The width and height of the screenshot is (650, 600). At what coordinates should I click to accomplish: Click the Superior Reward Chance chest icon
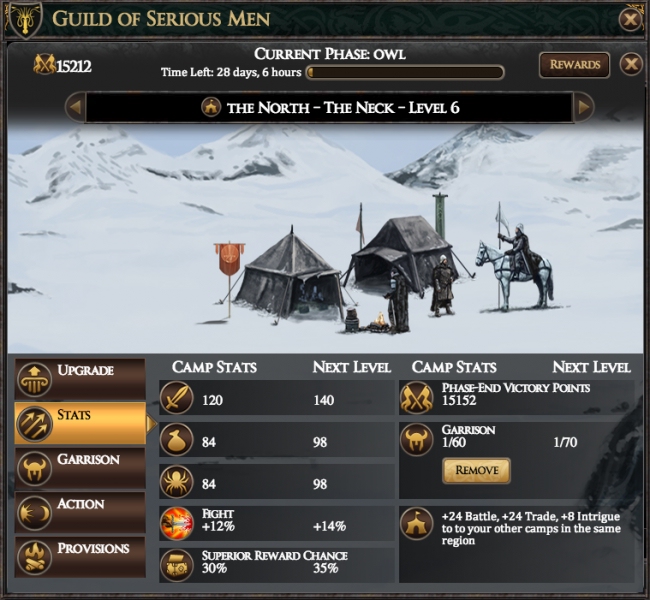177,565
